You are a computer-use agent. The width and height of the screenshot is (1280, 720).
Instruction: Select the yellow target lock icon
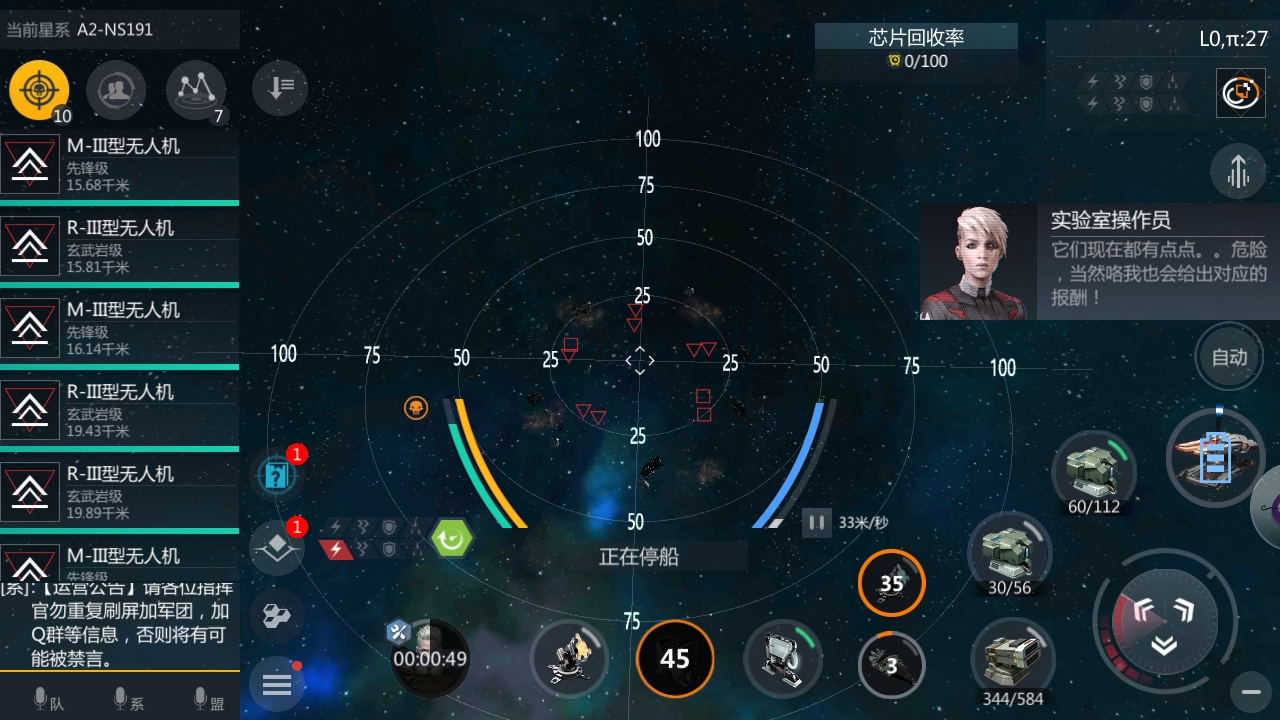[38, 91]
